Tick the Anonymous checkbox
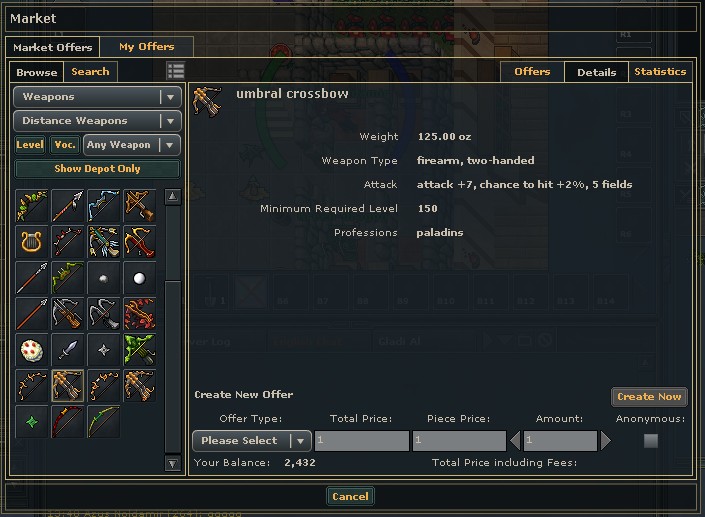Screen dimensions: 705x517 651,441
